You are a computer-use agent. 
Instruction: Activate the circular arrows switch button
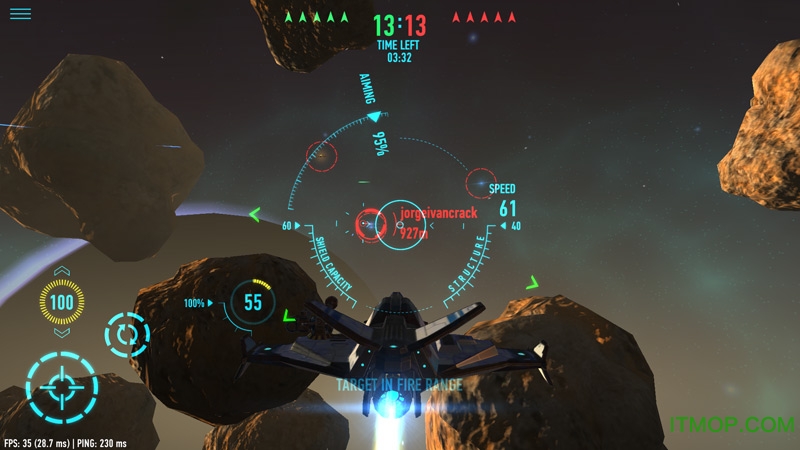tap(127, 335)
